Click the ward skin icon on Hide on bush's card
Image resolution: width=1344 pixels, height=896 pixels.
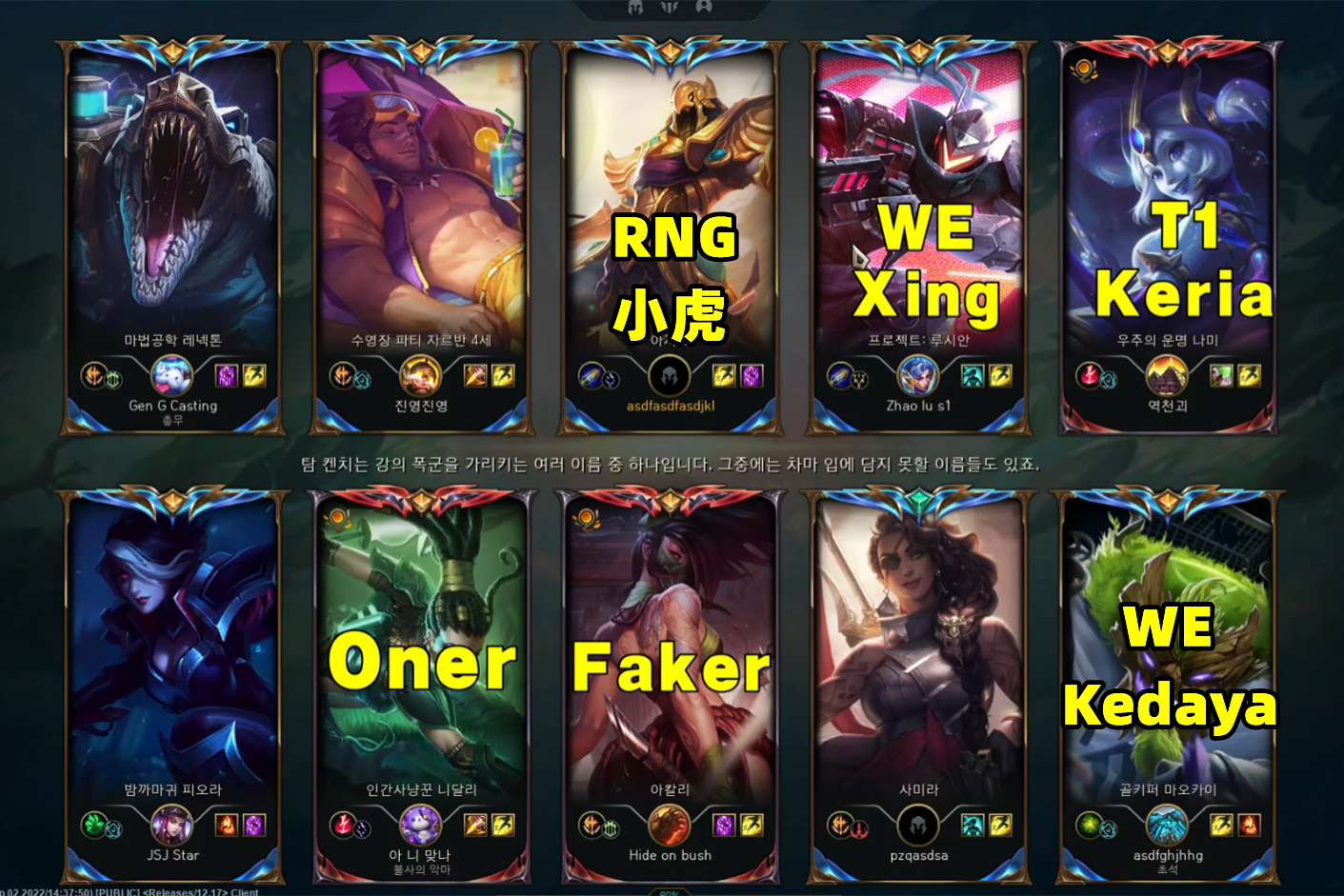670,826
